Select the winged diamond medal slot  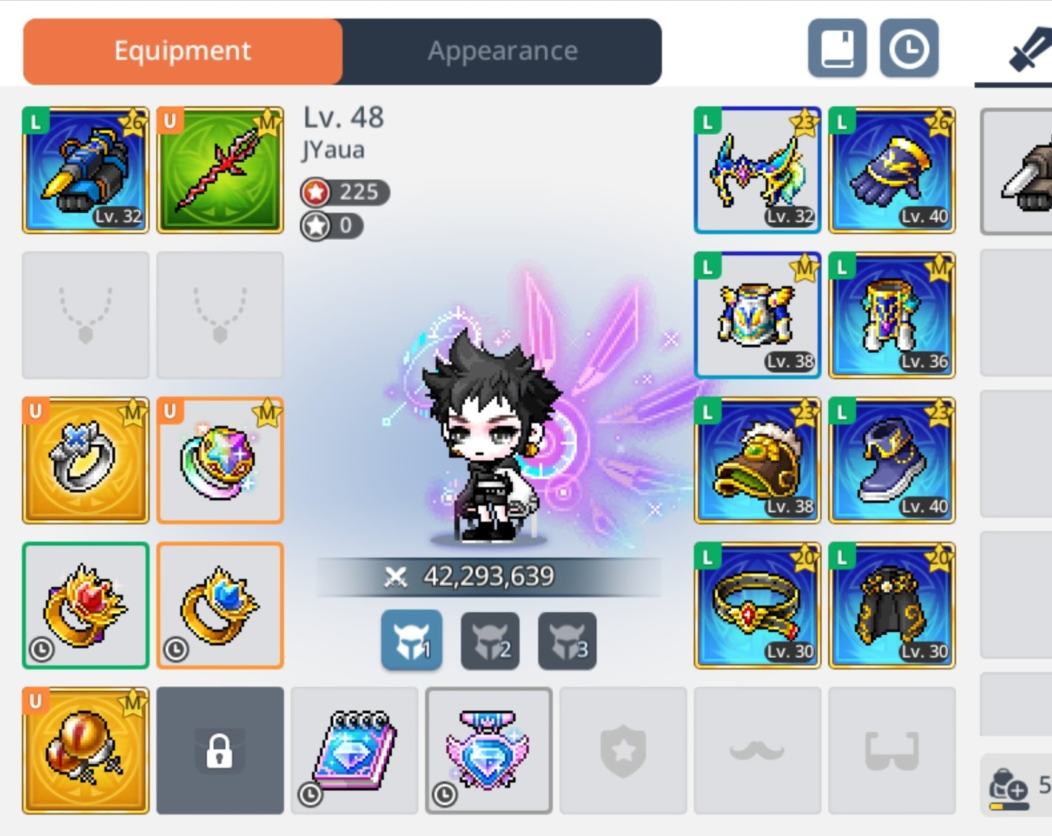pos(489,750)
